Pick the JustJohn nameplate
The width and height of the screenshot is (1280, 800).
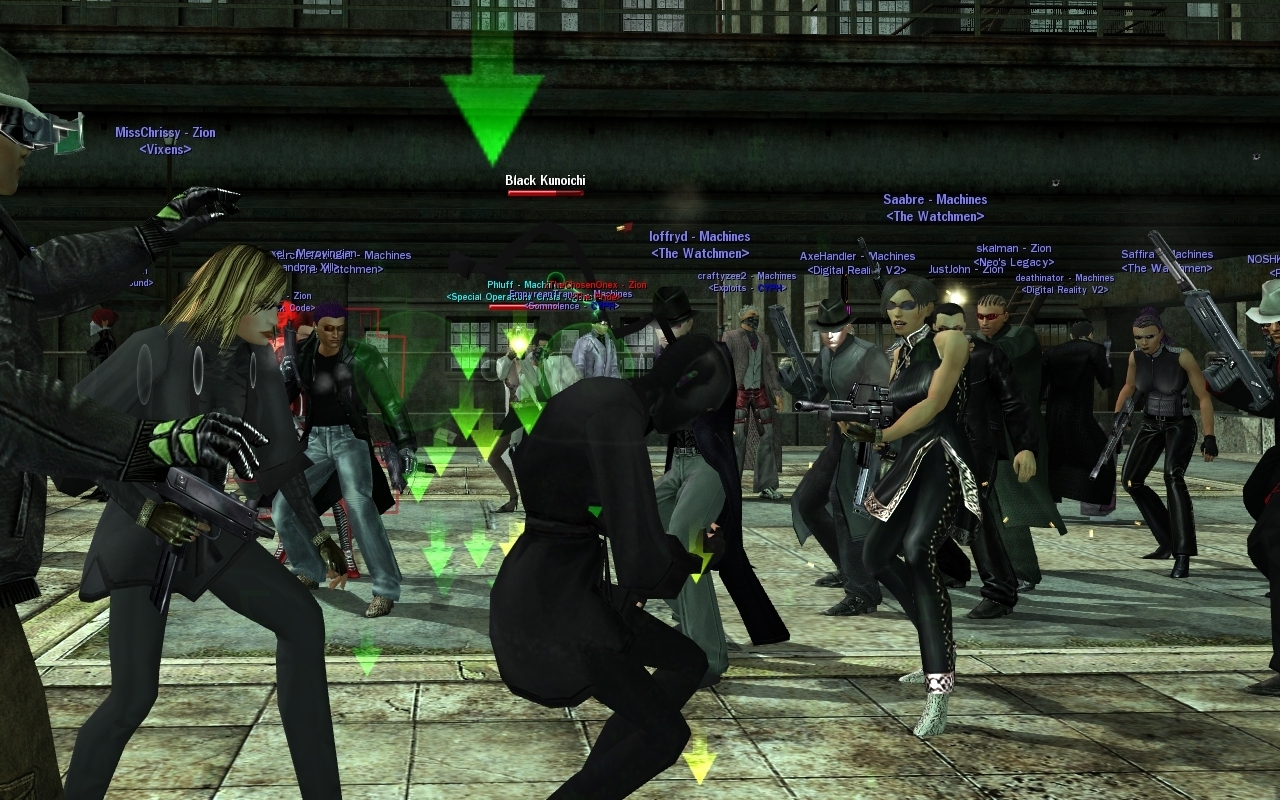click(965, 270)
